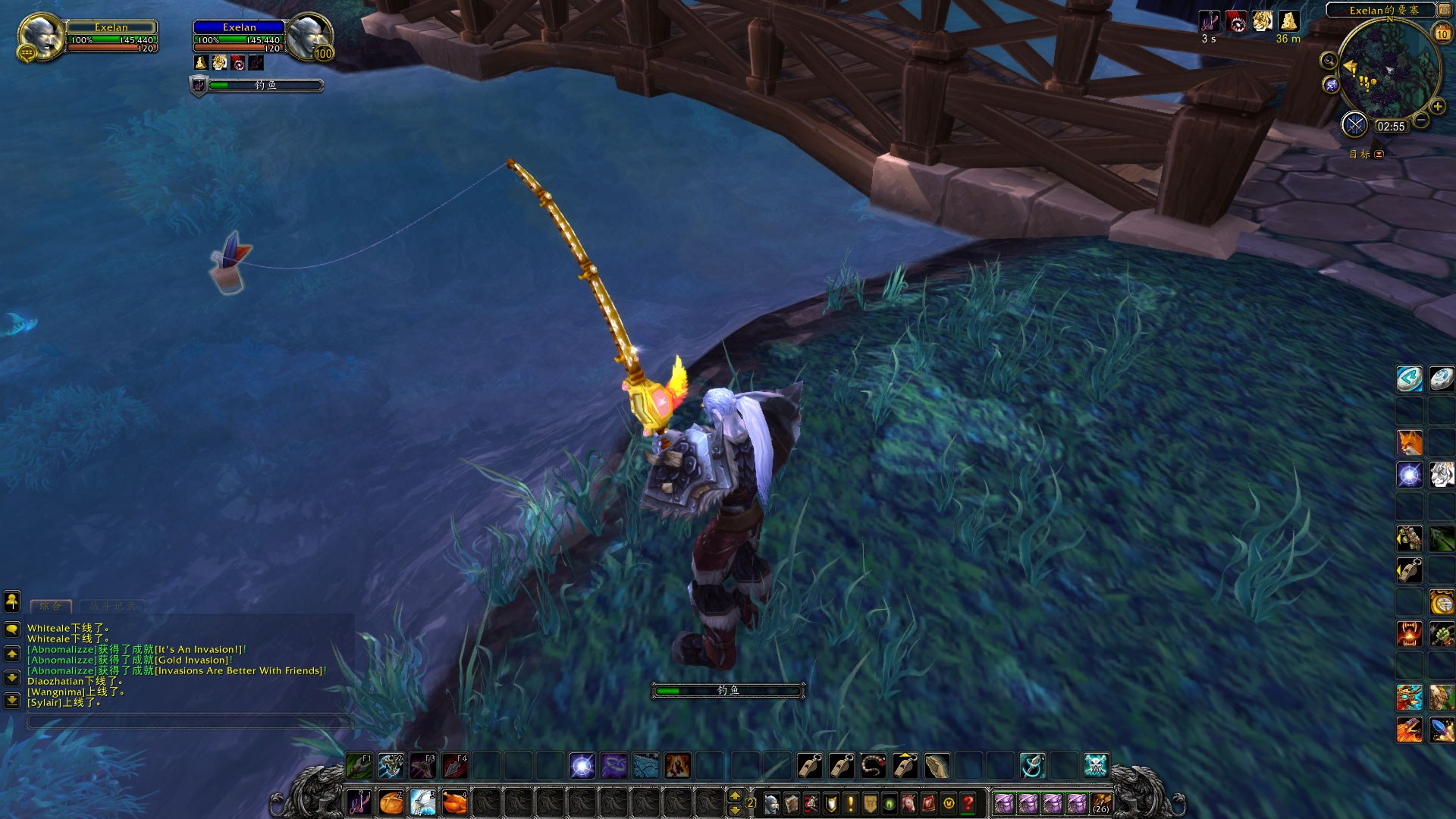Click the clock showing 02:55

tap(1391, 127)
